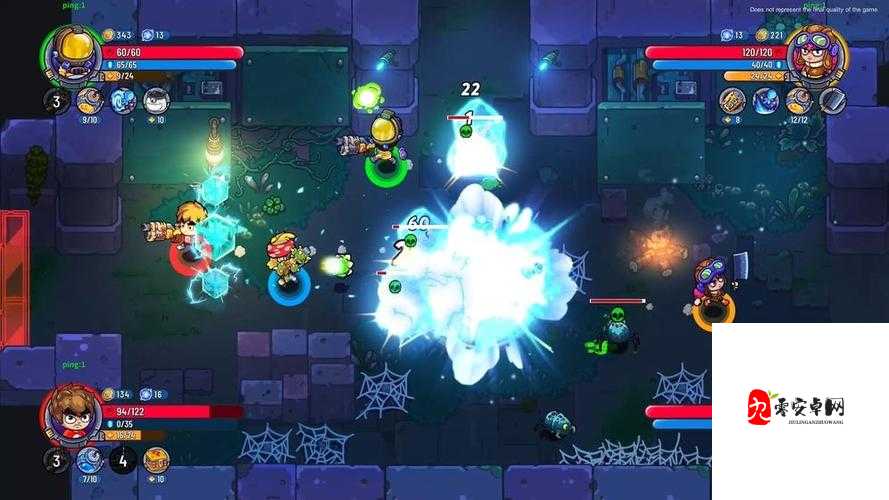Use the blue ice crystal ability
This screenshot has height=500, width=889.
pos(766,100)
